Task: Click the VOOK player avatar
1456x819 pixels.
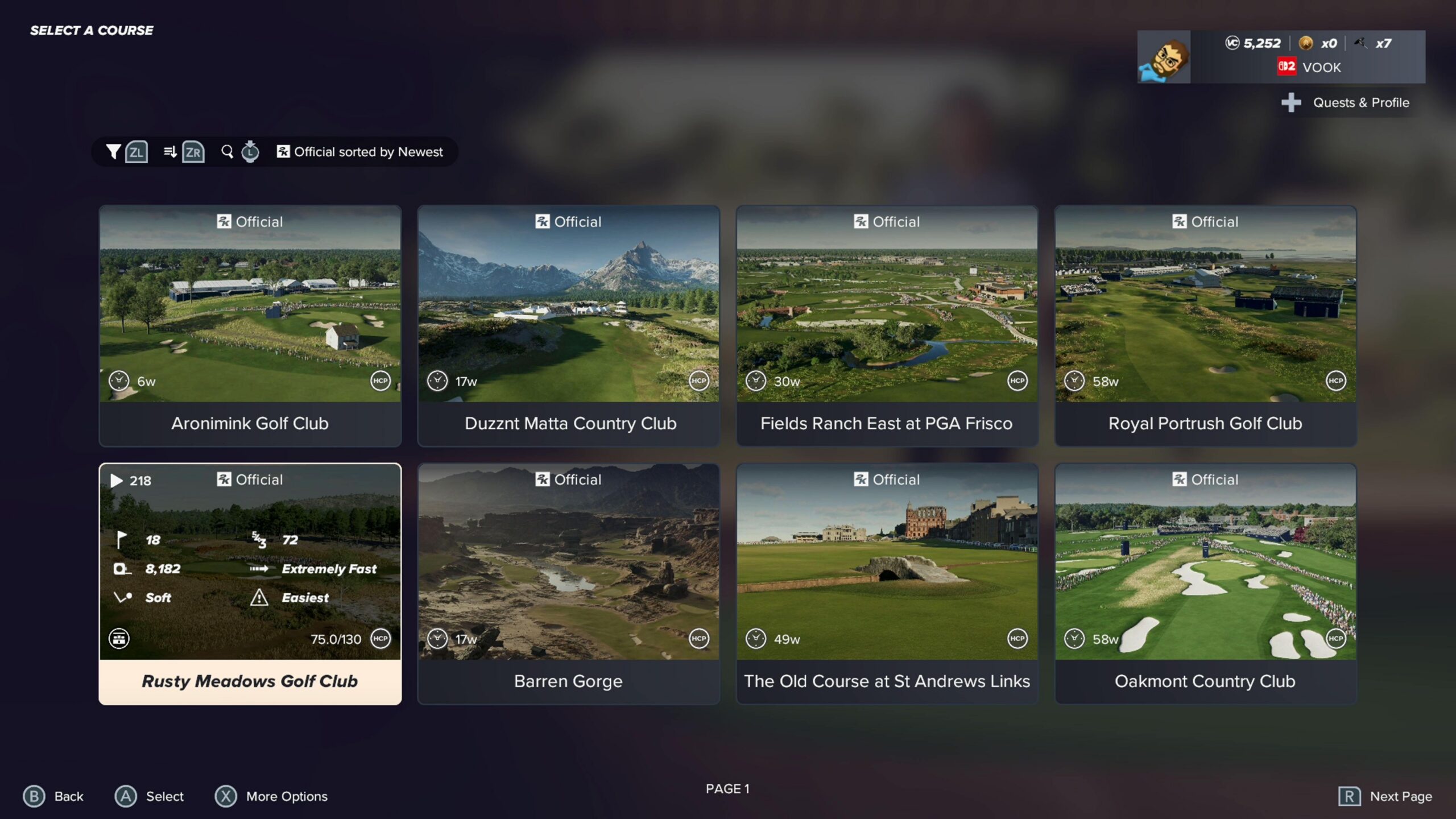Action: pyautogui.click(x=1164, y=57)
